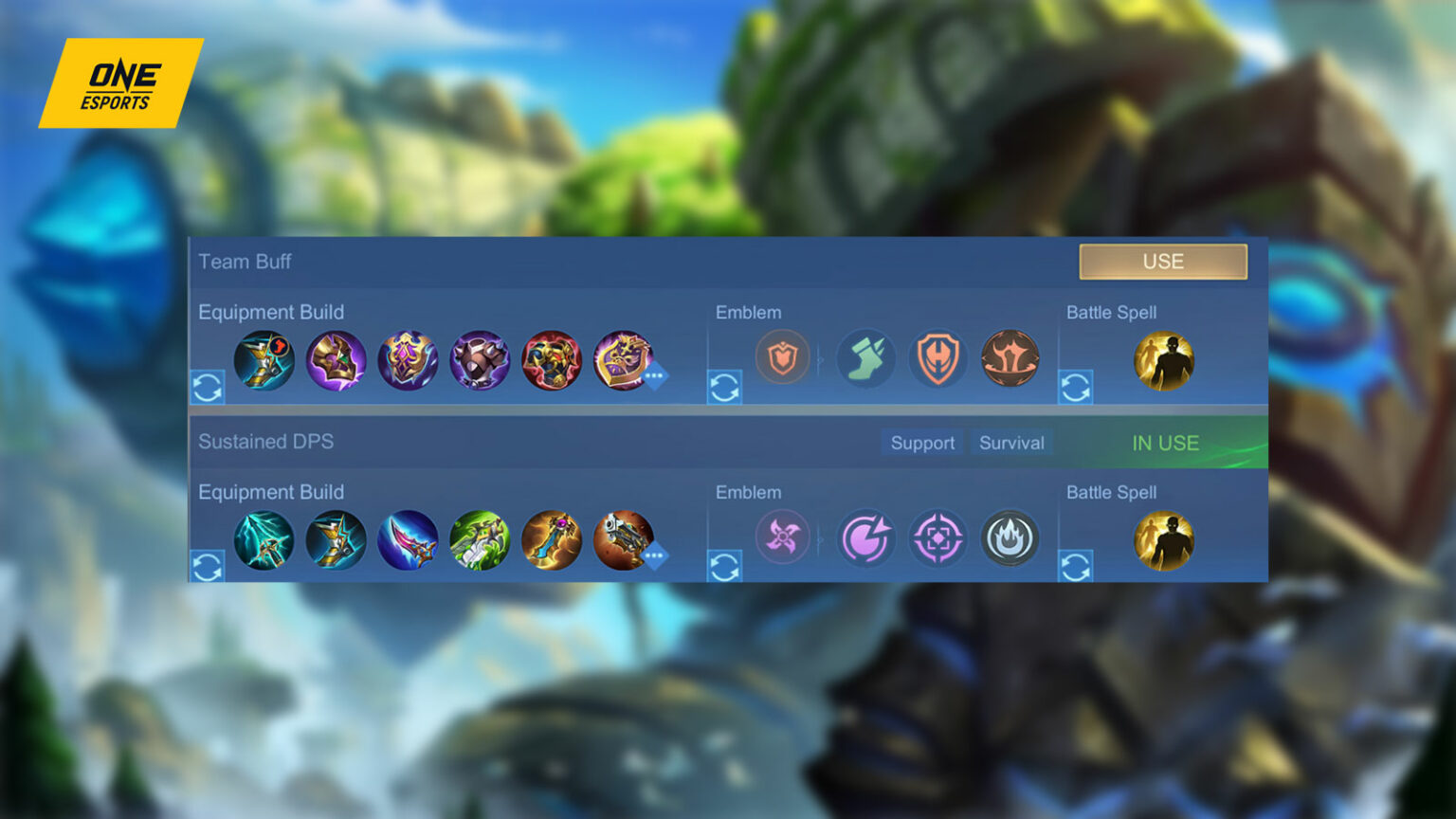Click the green boots movement talent icon

pyautogui.click(x=865, y=358)
